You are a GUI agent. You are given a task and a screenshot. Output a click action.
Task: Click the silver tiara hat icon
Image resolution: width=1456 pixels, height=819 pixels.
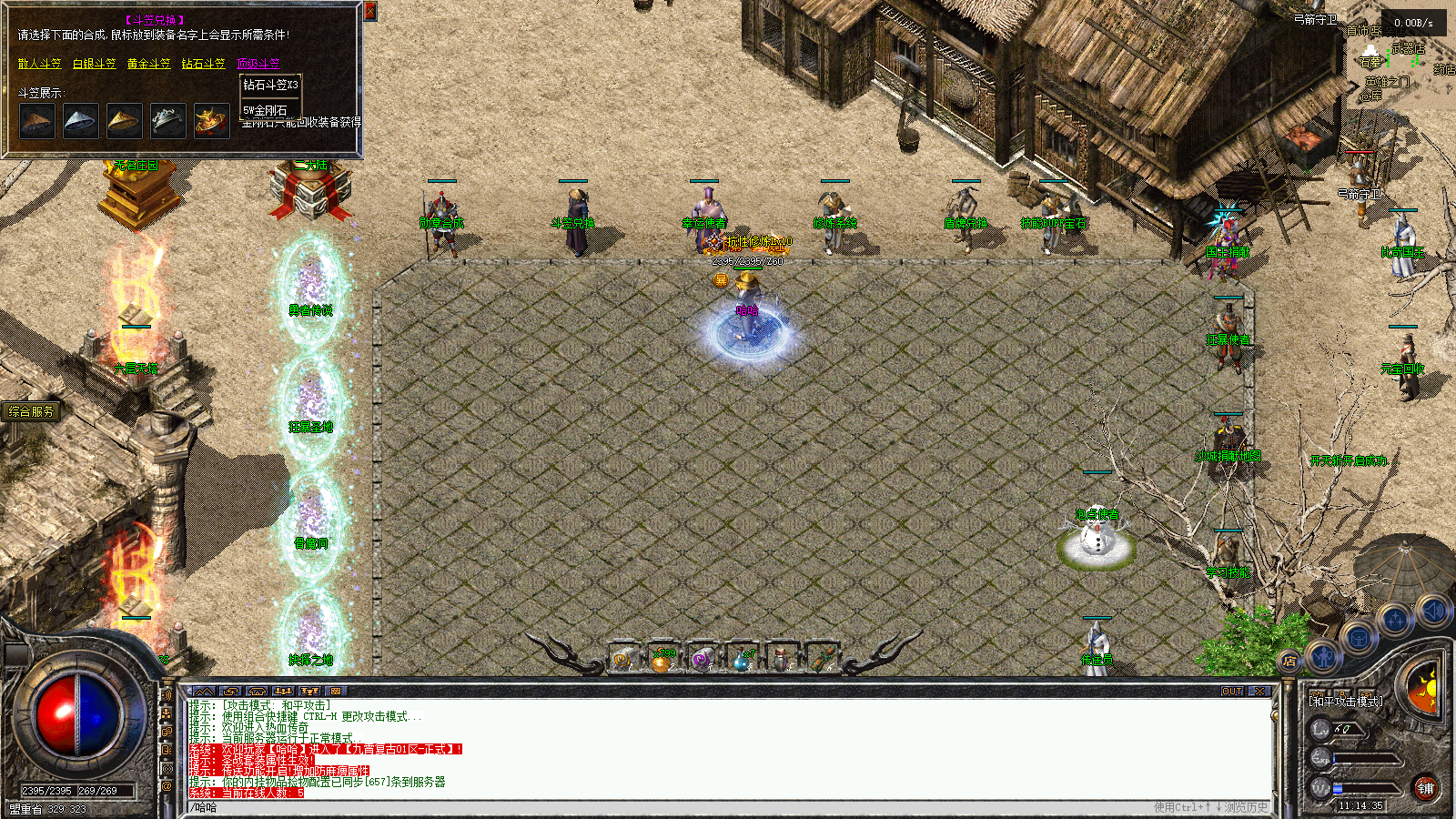(167, 121)
